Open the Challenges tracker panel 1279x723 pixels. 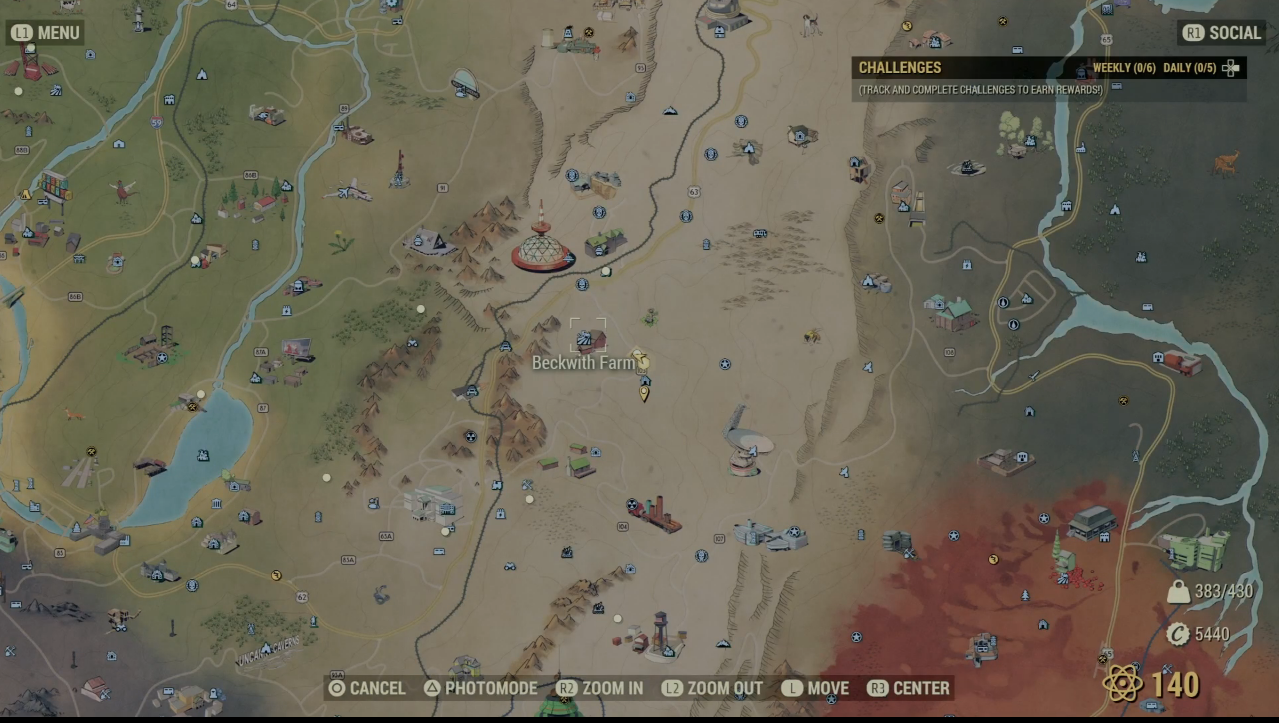pyautogui.click(x=900, y=68)
